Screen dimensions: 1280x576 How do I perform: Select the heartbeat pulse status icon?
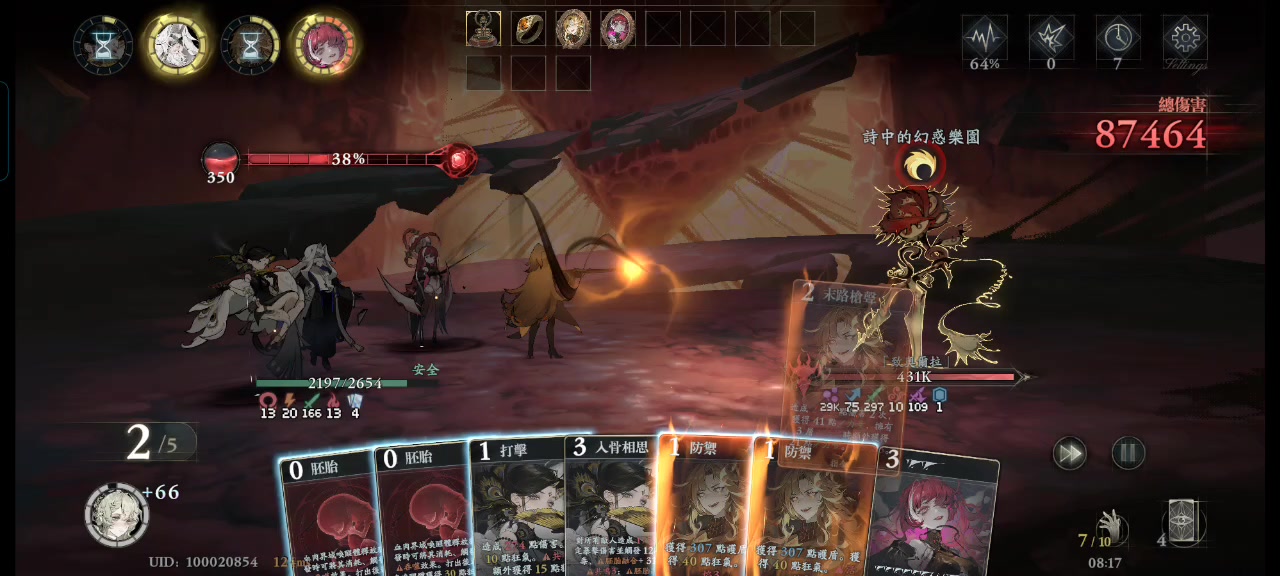(x=984, y=39)
